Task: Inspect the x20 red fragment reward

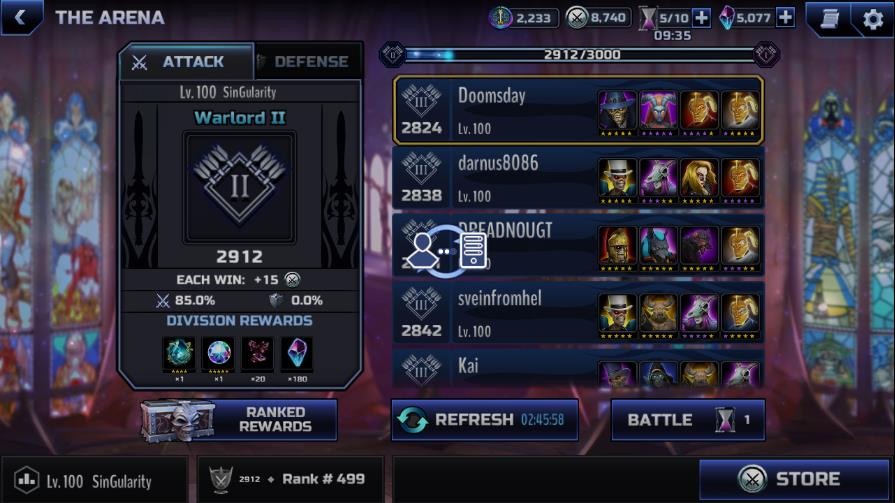Action: coord(257,354)
